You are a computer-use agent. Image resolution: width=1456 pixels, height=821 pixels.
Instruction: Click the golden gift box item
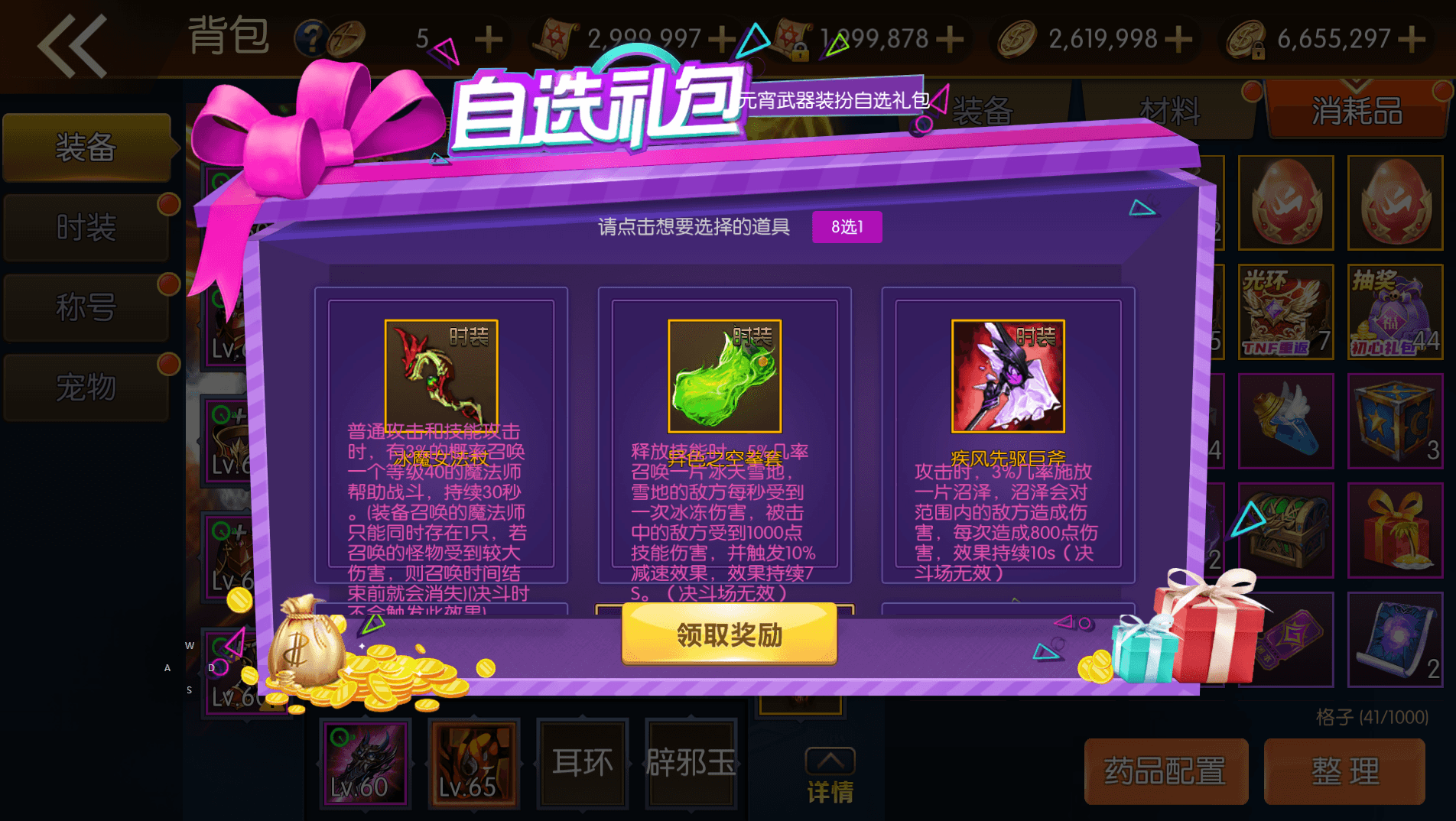[x=1395, y=529]
